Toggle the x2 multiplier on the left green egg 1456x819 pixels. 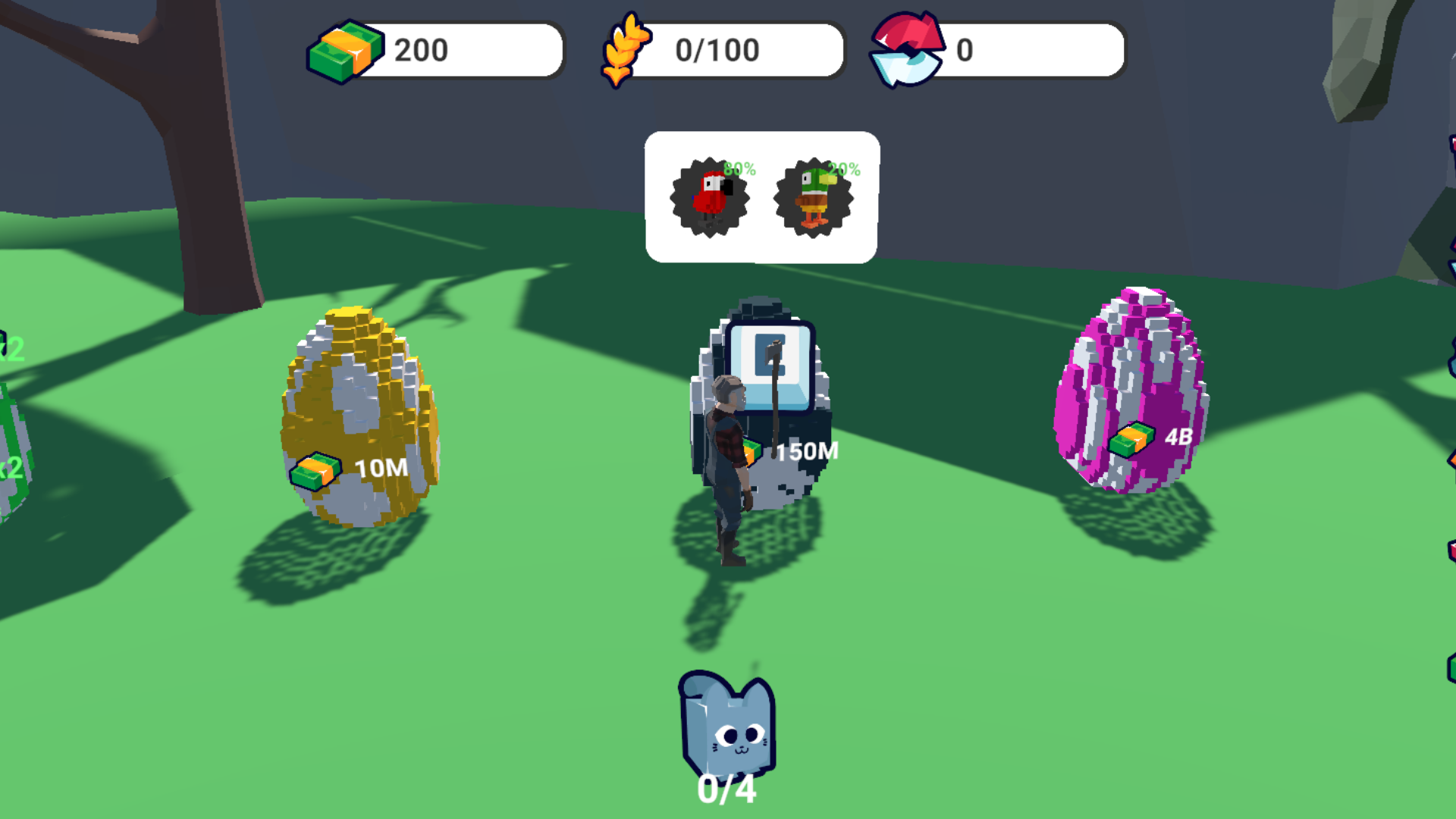pyautogui.click(x=12, y=349)
